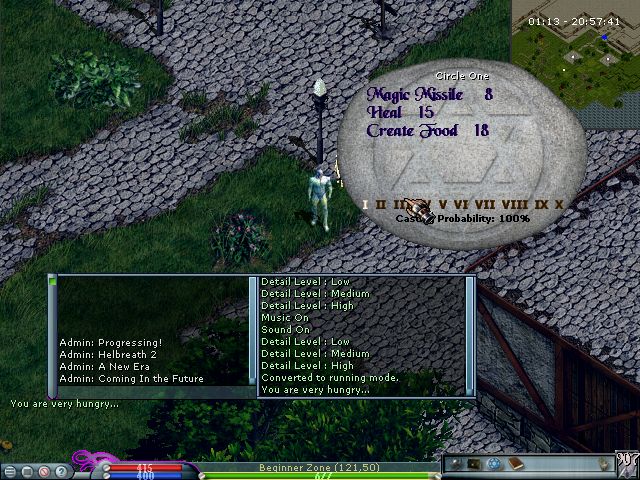Open spell circle X
This screenshot has height=480, width=640.
(559, 205)
